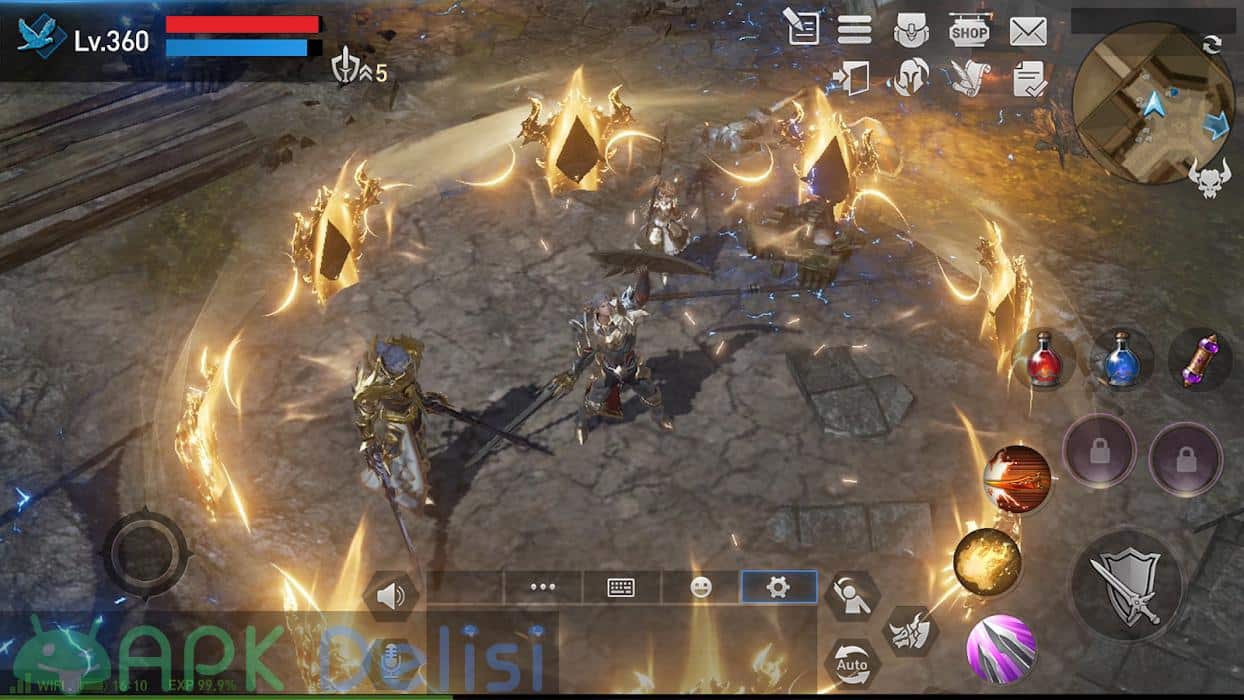Open the three-line main menu
Viewport: 1244px width, 700px height.
[x=854, y=29]
